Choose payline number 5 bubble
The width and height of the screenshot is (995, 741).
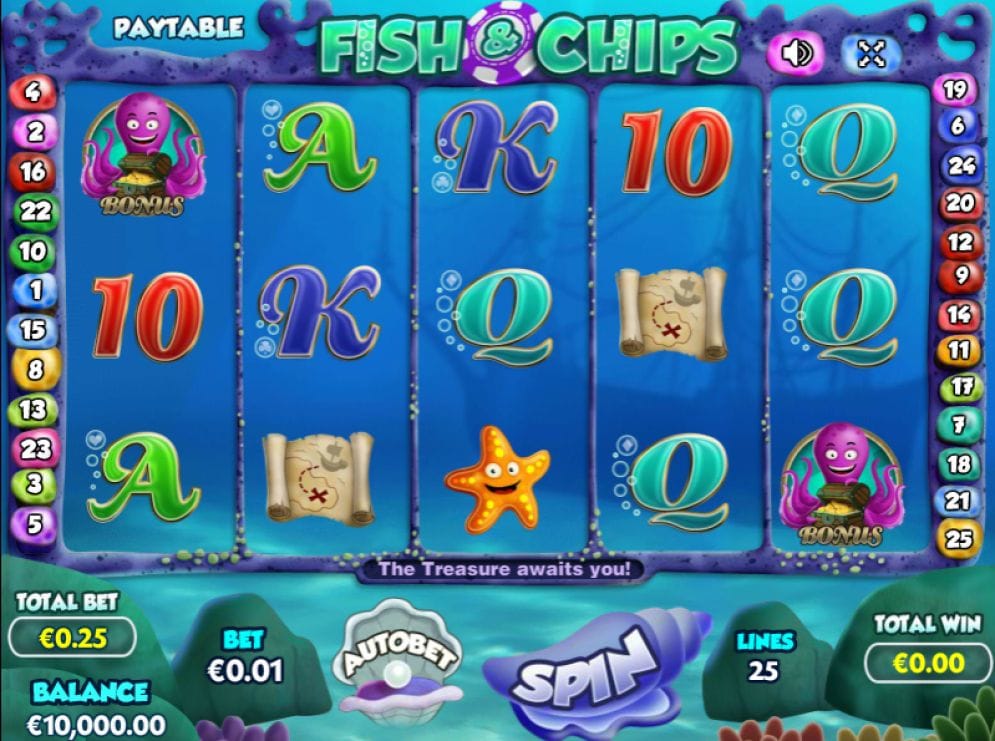34,523
